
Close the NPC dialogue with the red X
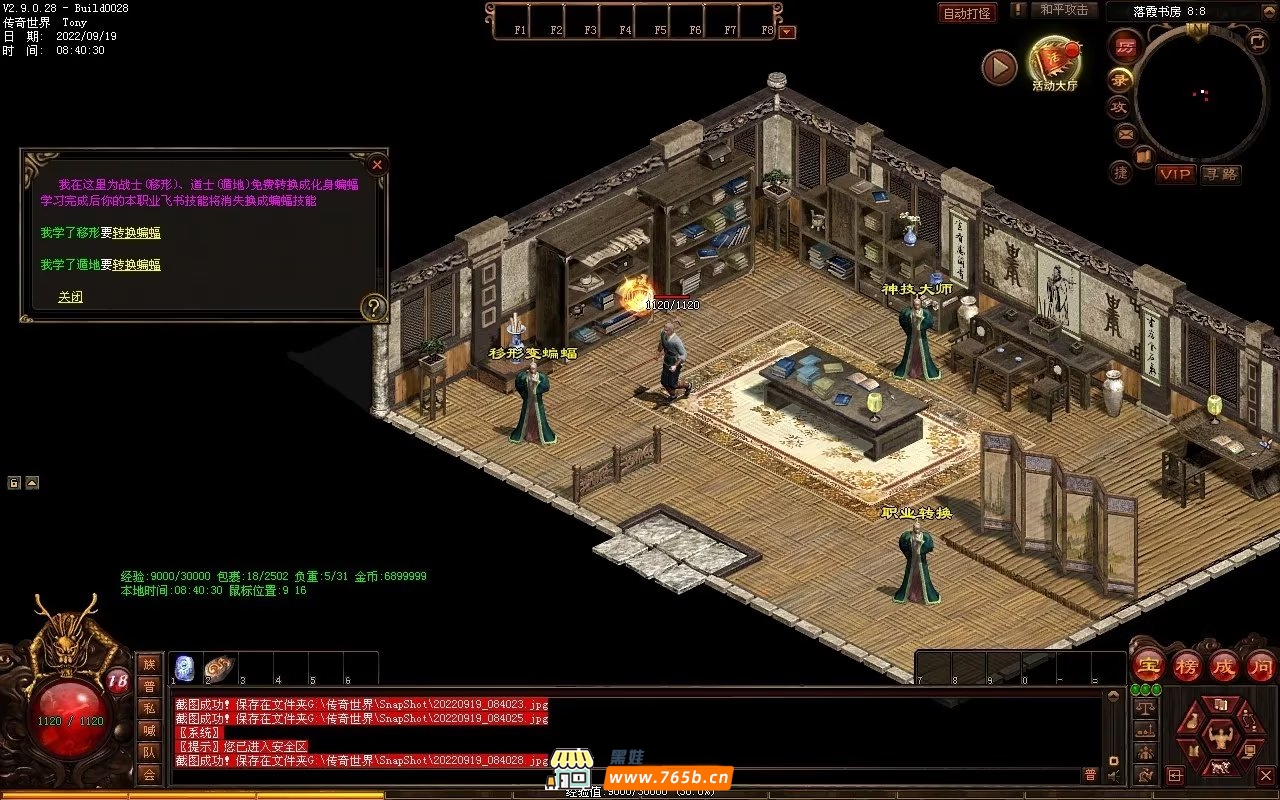tap(377, 165)
